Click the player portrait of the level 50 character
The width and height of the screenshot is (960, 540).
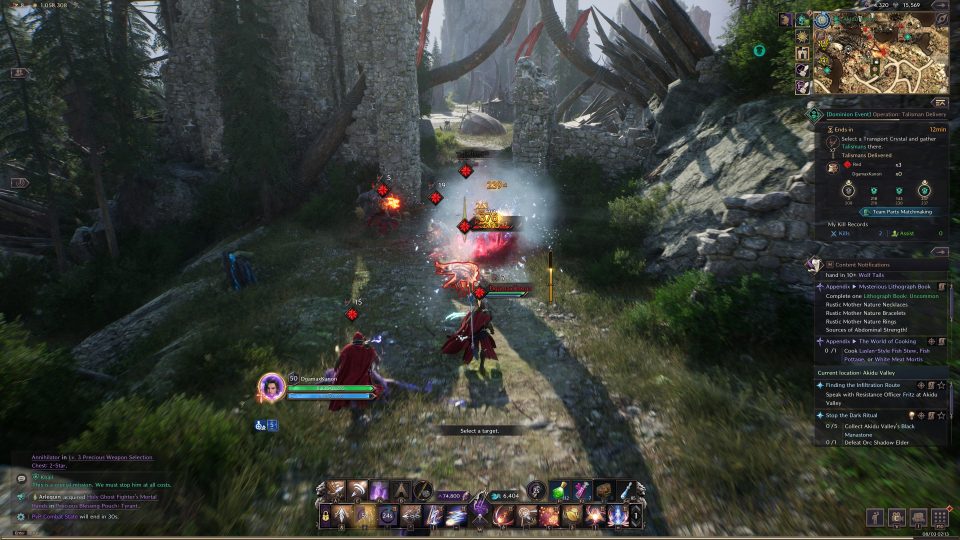(x=271, y=386)
